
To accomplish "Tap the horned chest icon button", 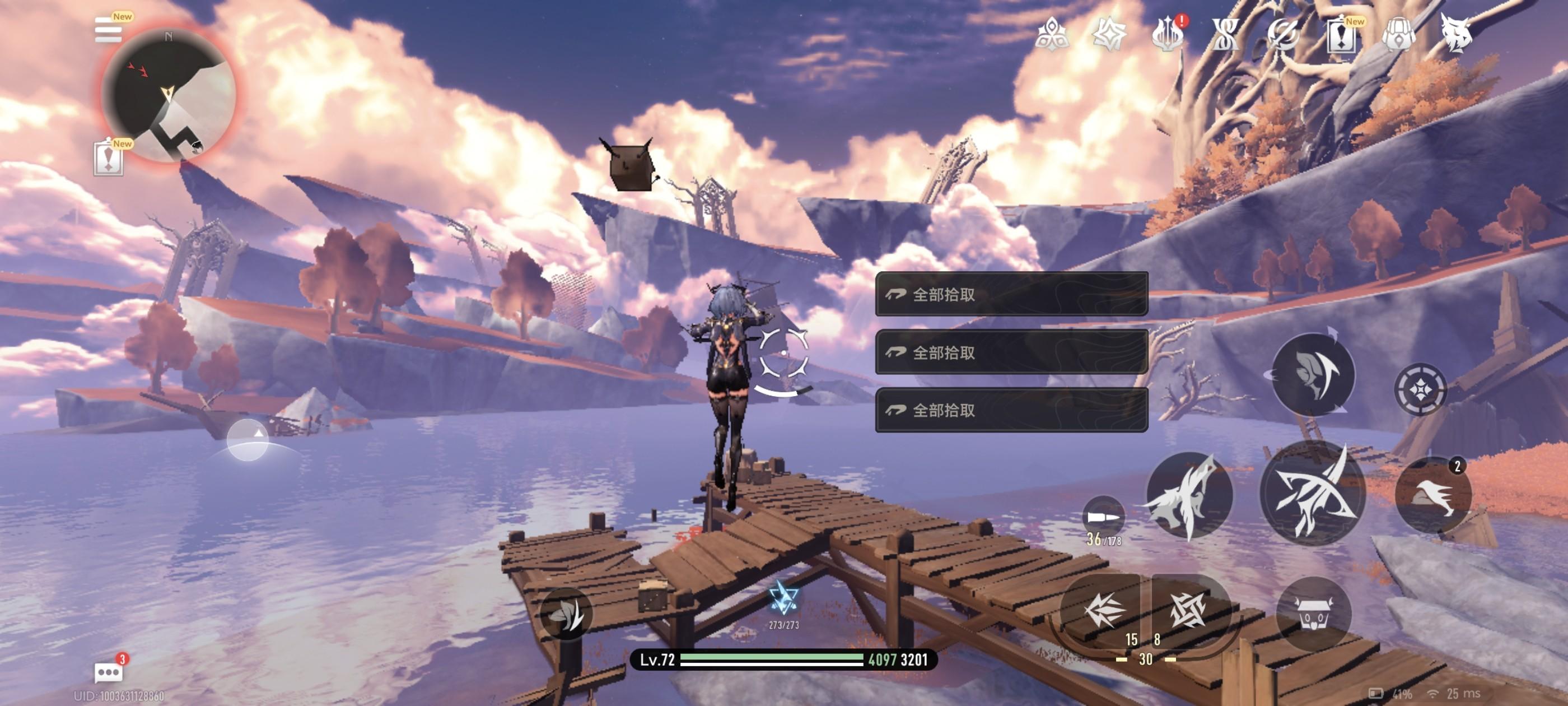I will click(1314, 614).
